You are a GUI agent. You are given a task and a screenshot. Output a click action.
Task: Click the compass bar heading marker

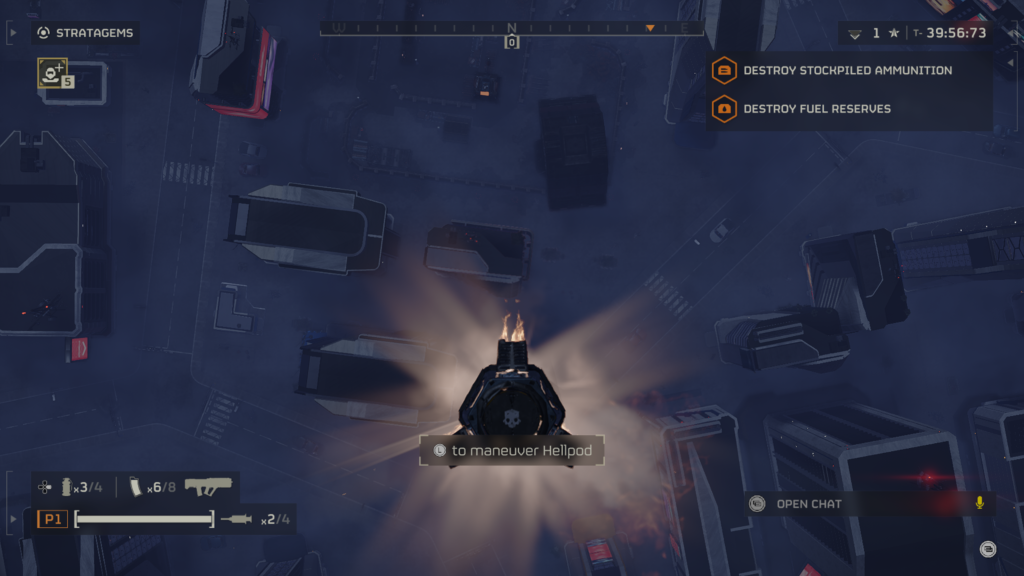coord(511,42)
